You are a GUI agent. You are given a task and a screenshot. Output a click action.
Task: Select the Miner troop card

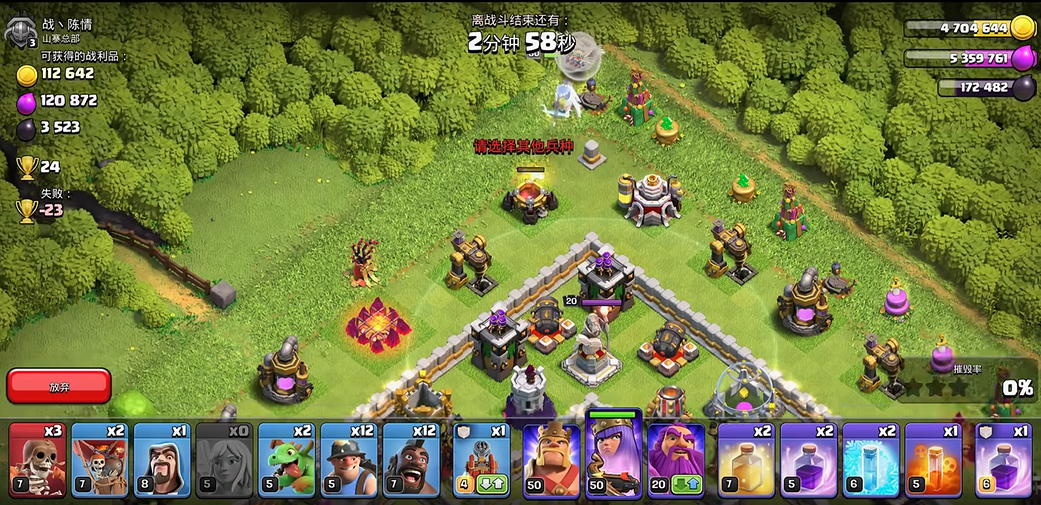click(x=349, y=460)
